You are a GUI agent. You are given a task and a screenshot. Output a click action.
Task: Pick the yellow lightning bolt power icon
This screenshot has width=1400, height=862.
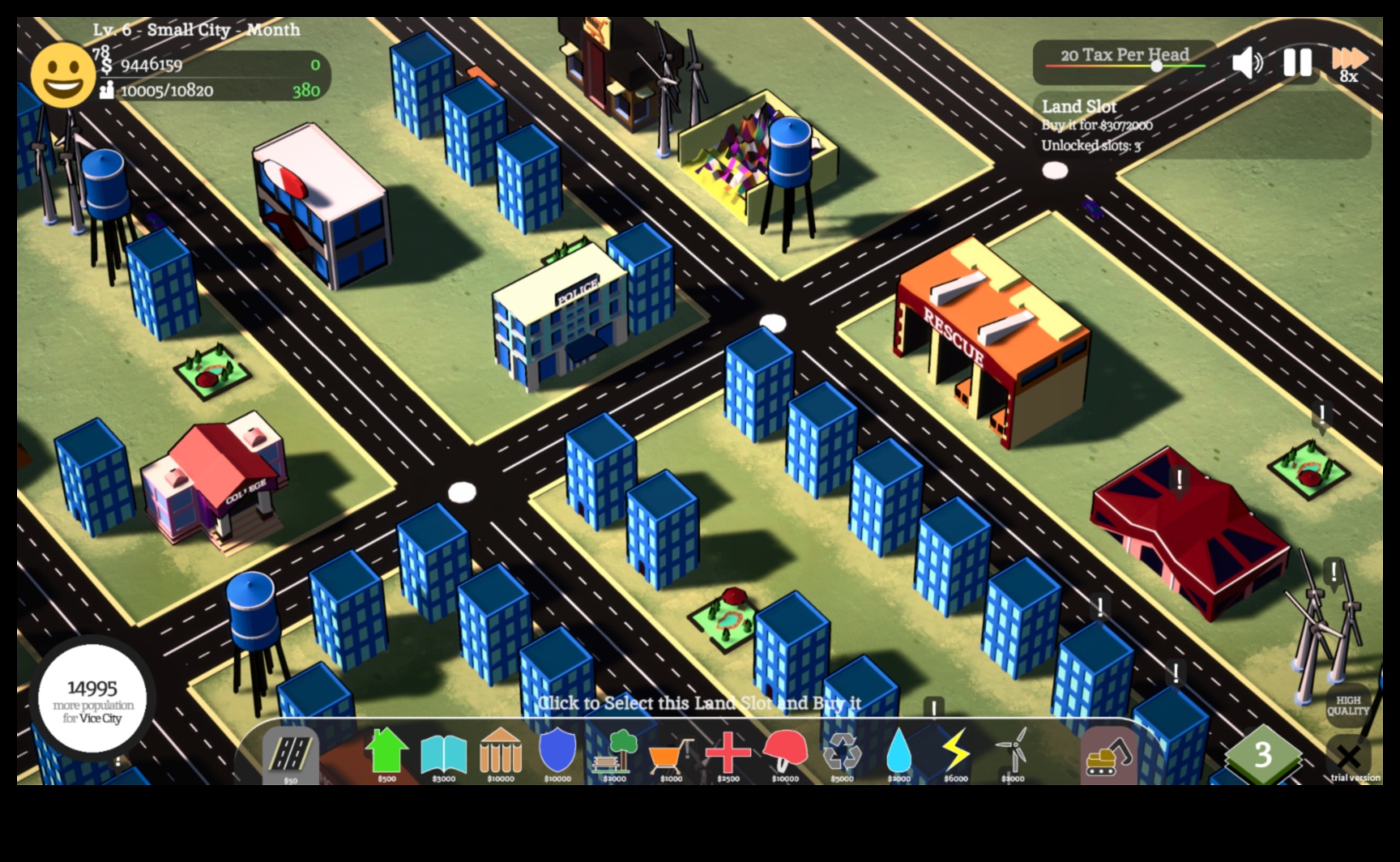tap(955, 750)
